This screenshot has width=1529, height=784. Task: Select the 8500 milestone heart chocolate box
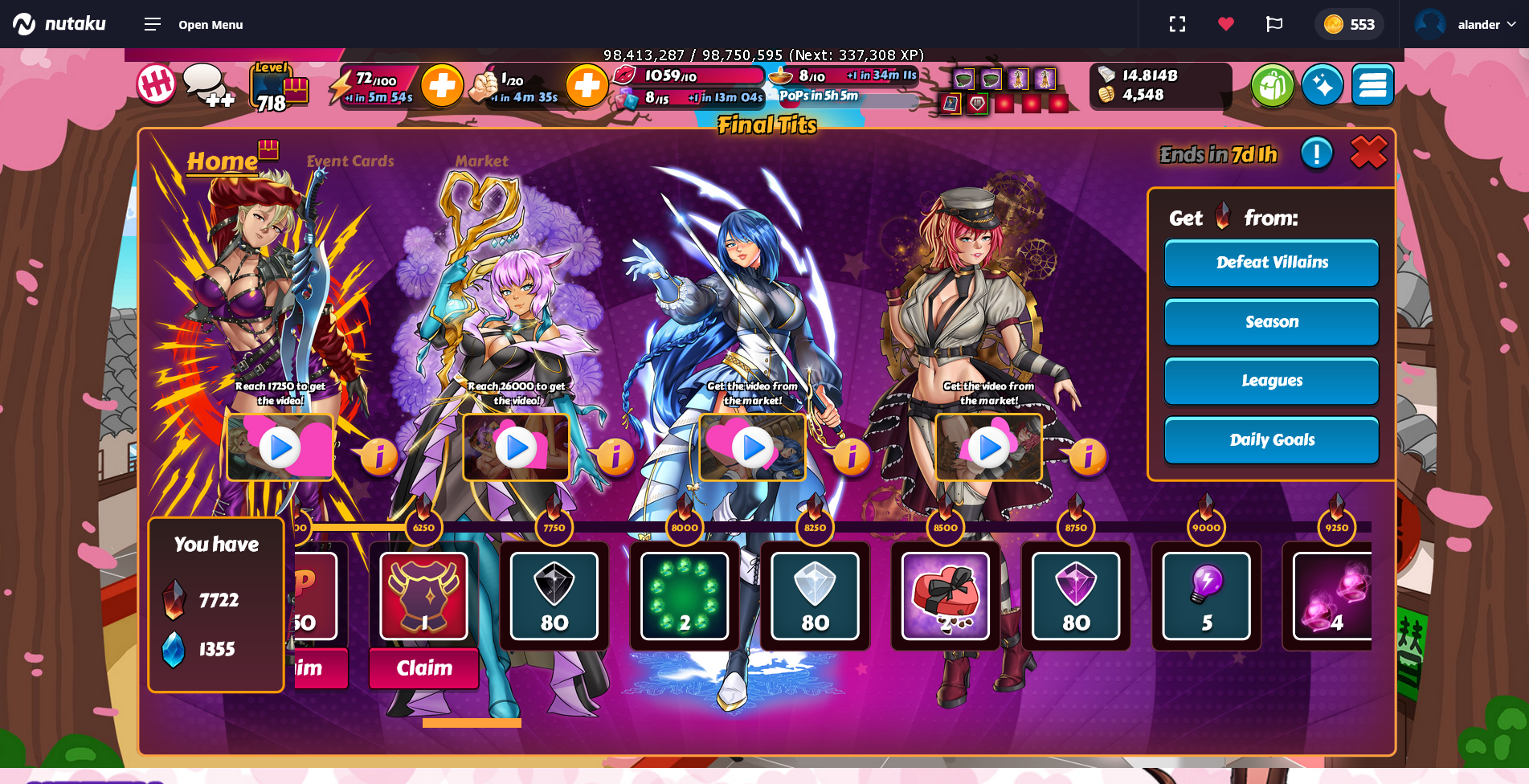click(x=945, y=596)
